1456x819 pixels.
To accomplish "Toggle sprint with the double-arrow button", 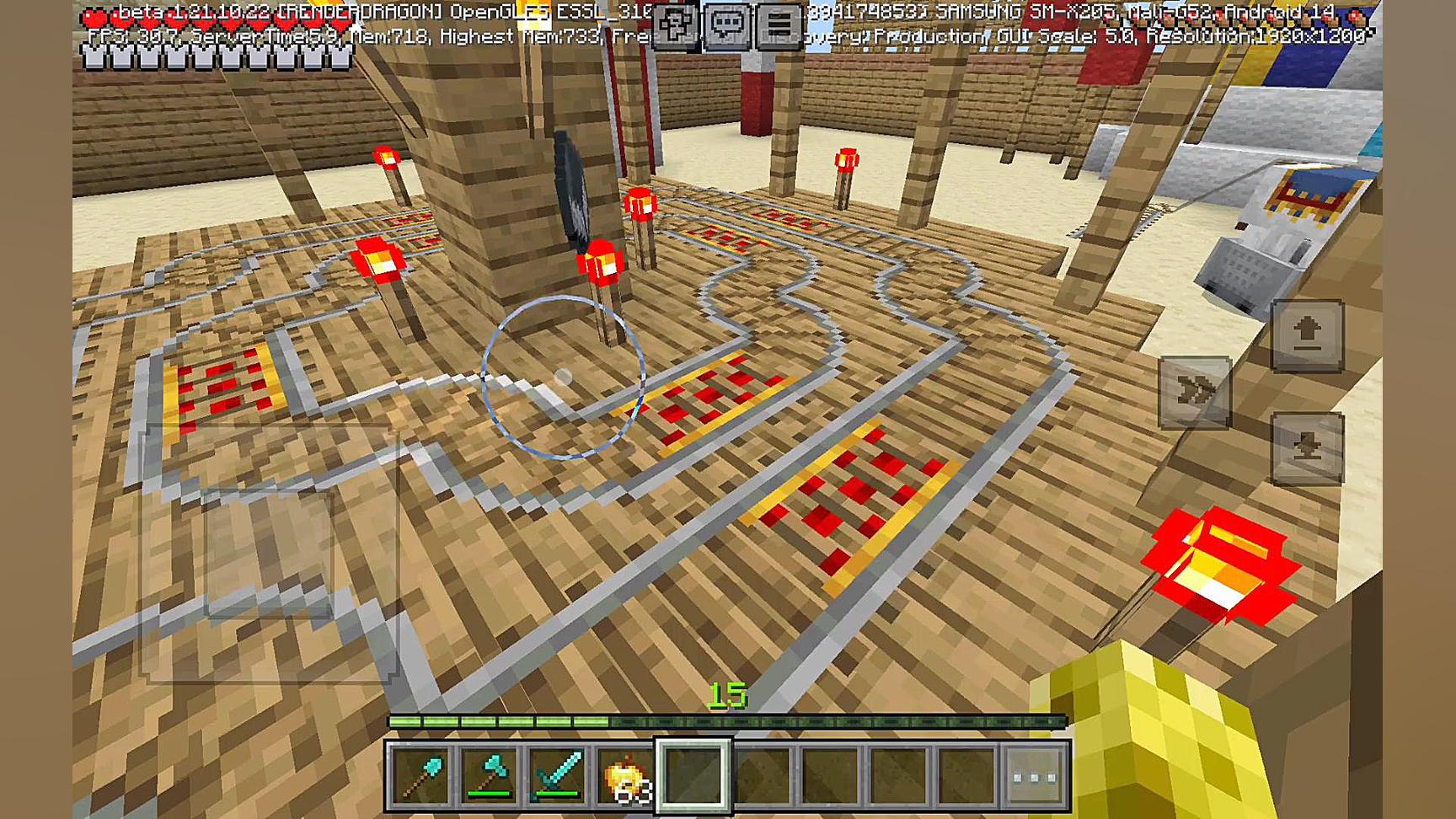I will pos(1195,392).
